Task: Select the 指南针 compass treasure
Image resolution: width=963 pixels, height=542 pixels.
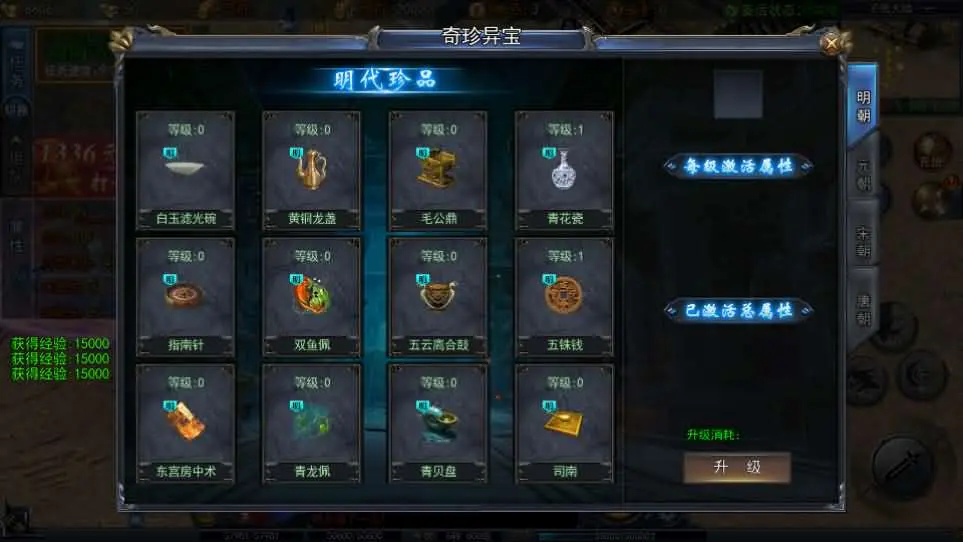Action: pyautogui.click(x=185, y=296)
